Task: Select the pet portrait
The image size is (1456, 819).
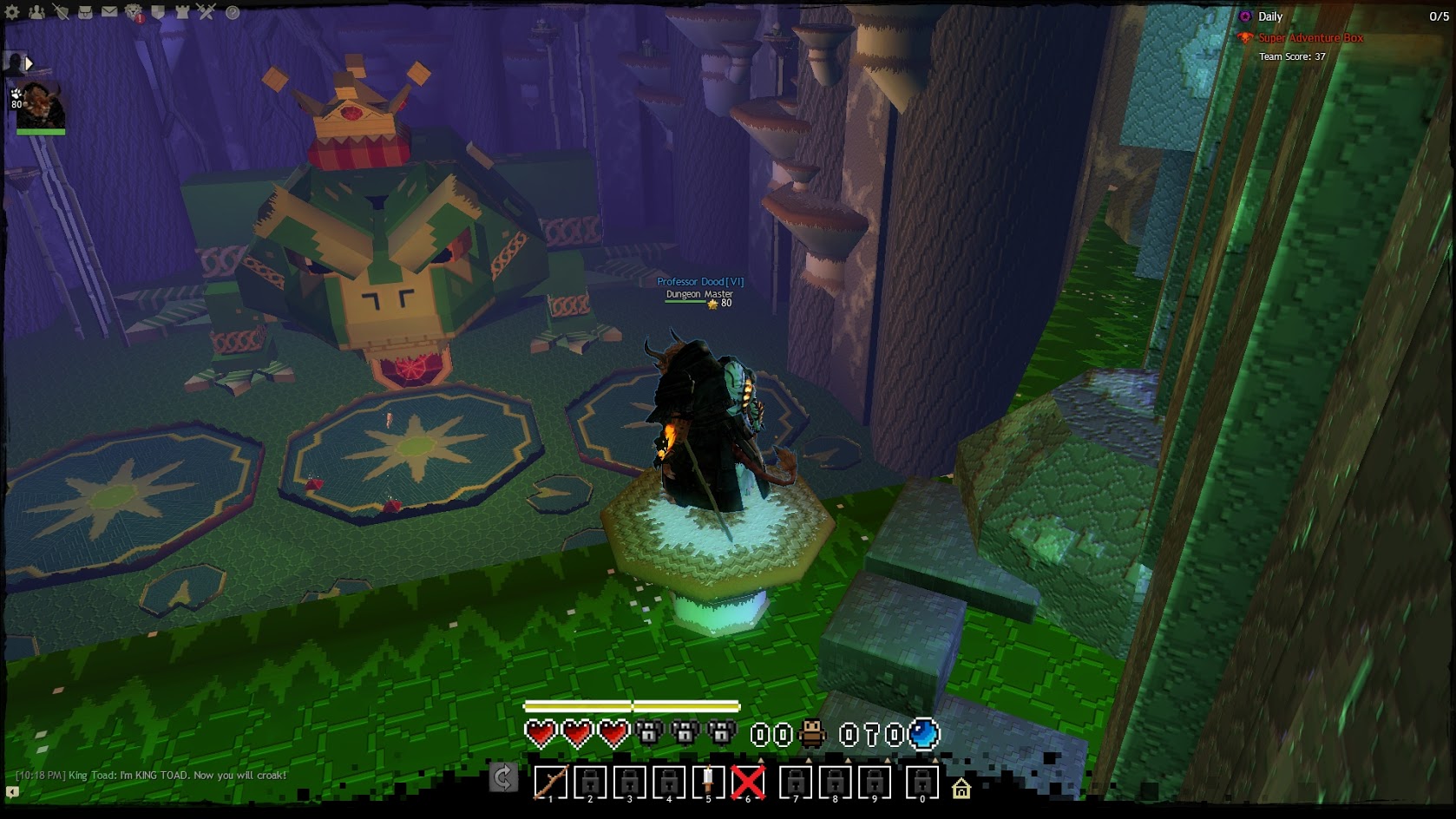Action: point(41,106)
